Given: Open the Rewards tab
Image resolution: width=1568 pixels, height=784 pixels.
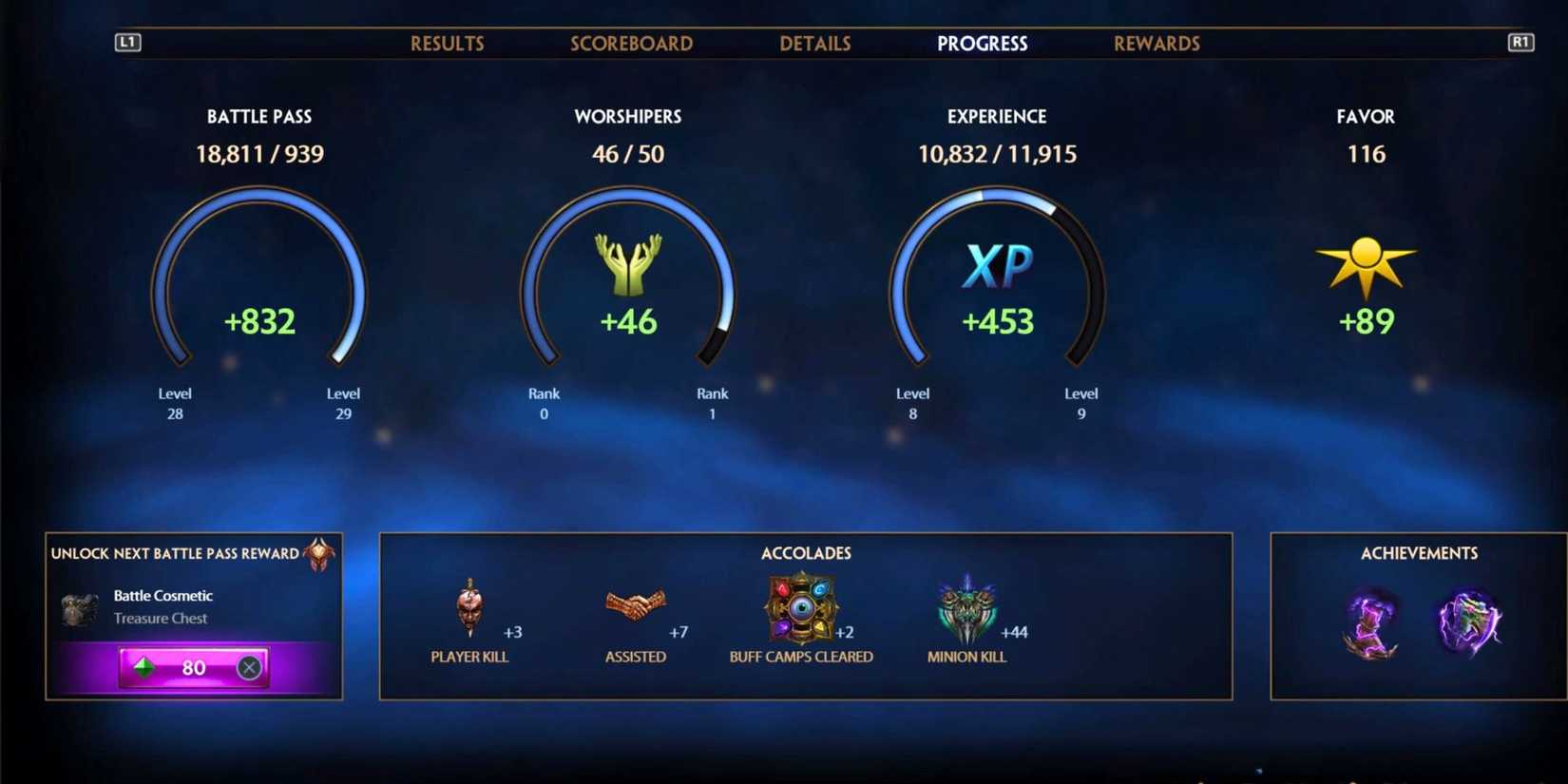Looking at the screenshot, I should click(1156, 43).
